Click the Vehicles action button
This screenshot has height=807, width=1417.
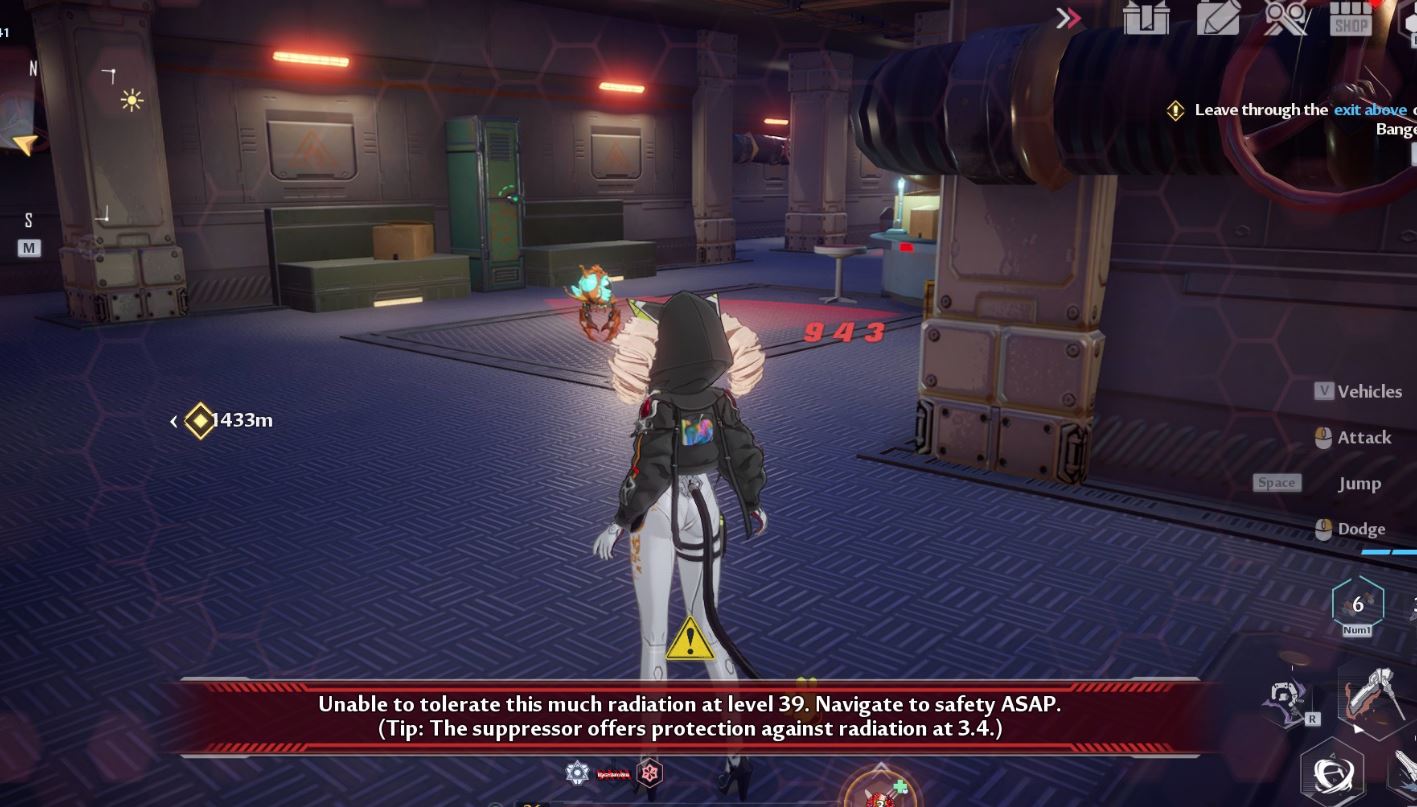pyautogui.click(x=1358, y=391)
